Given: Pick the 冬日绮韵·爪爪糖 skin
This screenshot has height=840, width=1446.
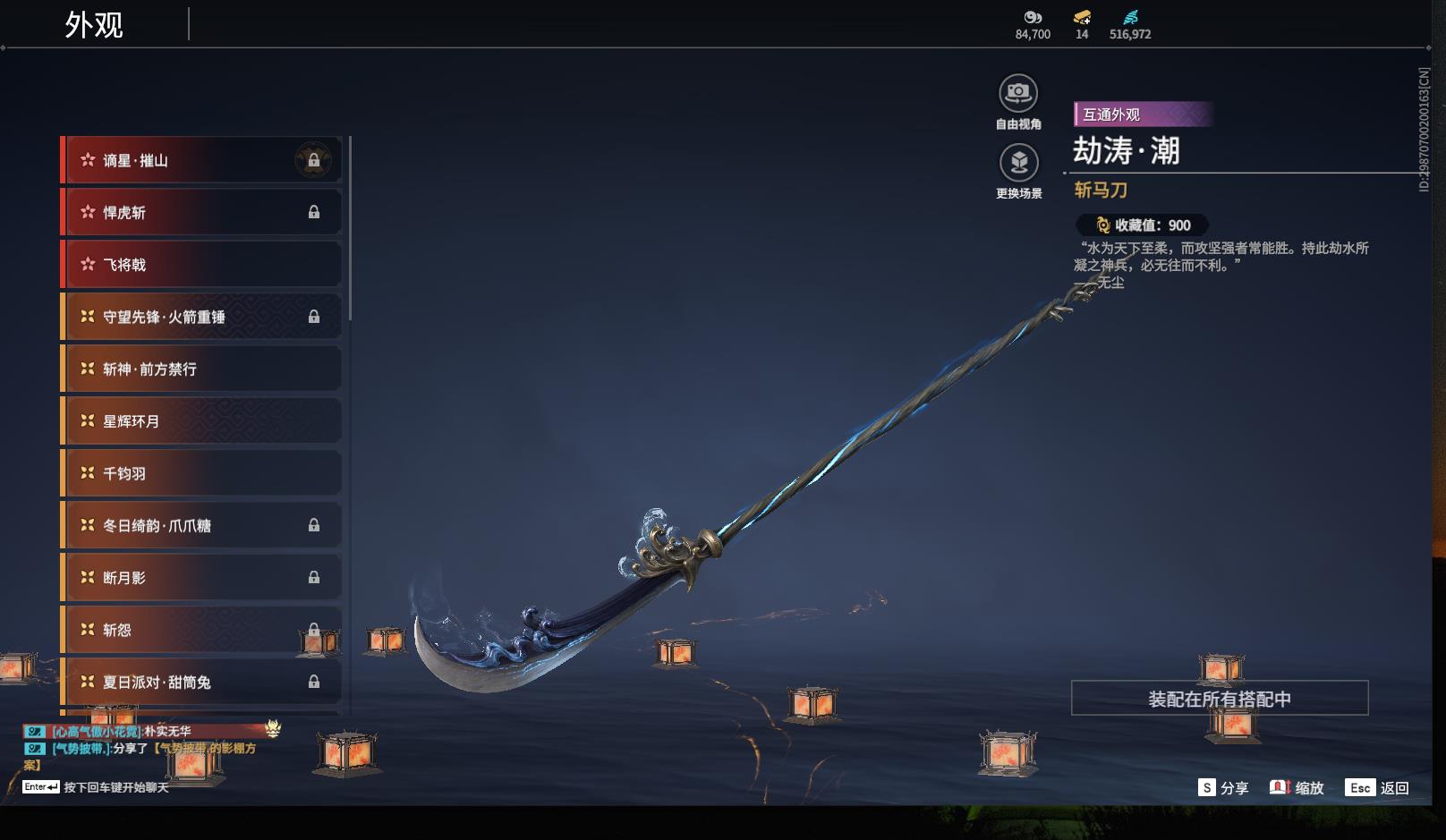Looking at the screenshot, I should [x=201, y=525].
